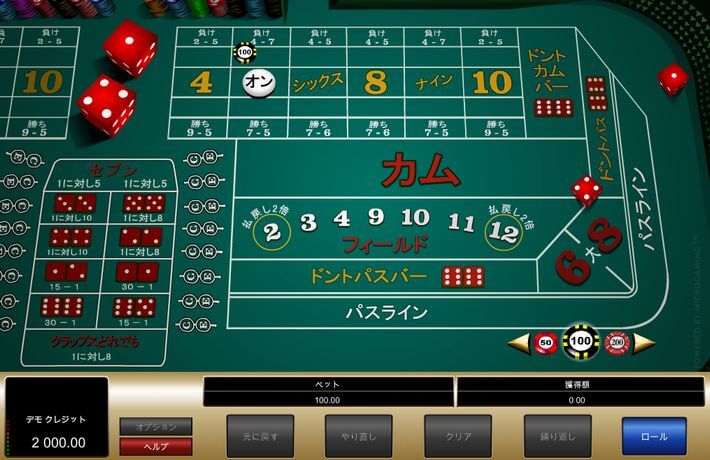Click the 繰り返し repeat bet button
This screenshot has width=710, height=460.
tap(558, 436)
